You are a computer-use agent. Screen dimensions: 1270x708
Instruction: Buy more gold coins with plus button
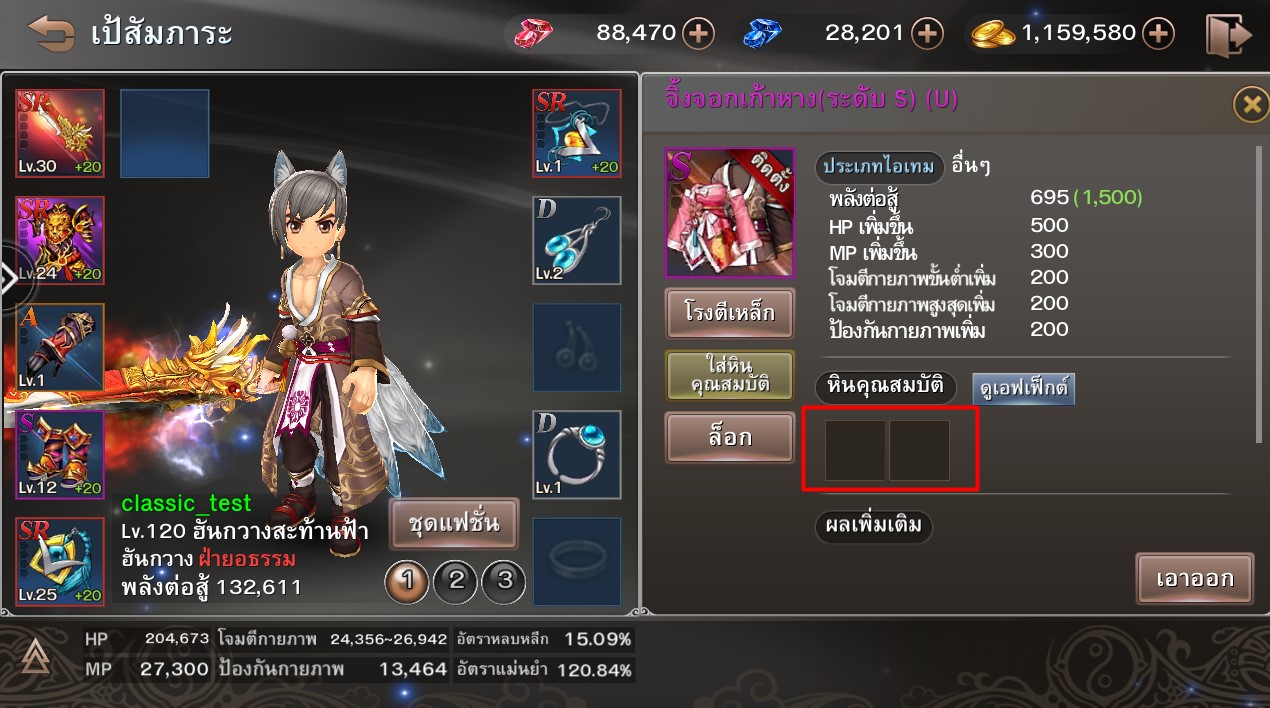point(1158,34)
